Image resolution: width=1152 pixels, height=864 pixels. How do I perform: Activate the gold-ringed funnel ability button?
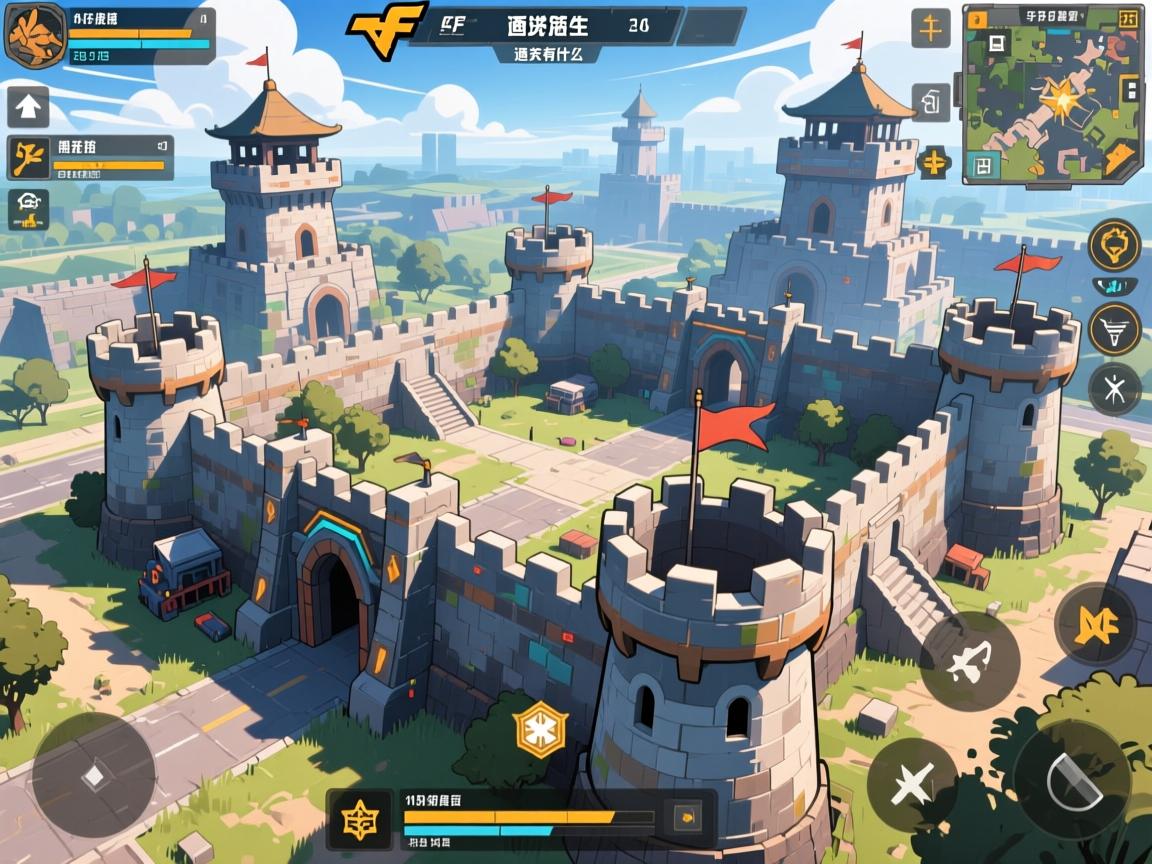1114,329
